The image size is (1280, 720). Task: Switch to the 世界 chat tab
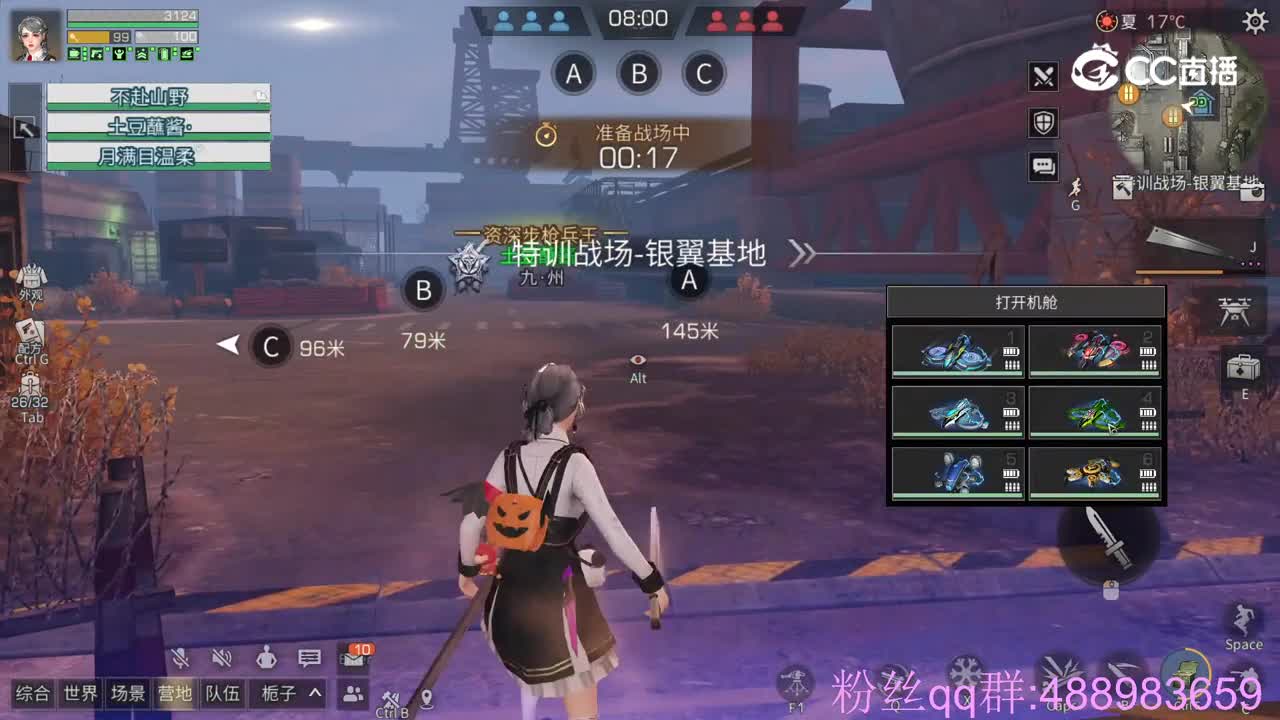click(x=82, y=694)
